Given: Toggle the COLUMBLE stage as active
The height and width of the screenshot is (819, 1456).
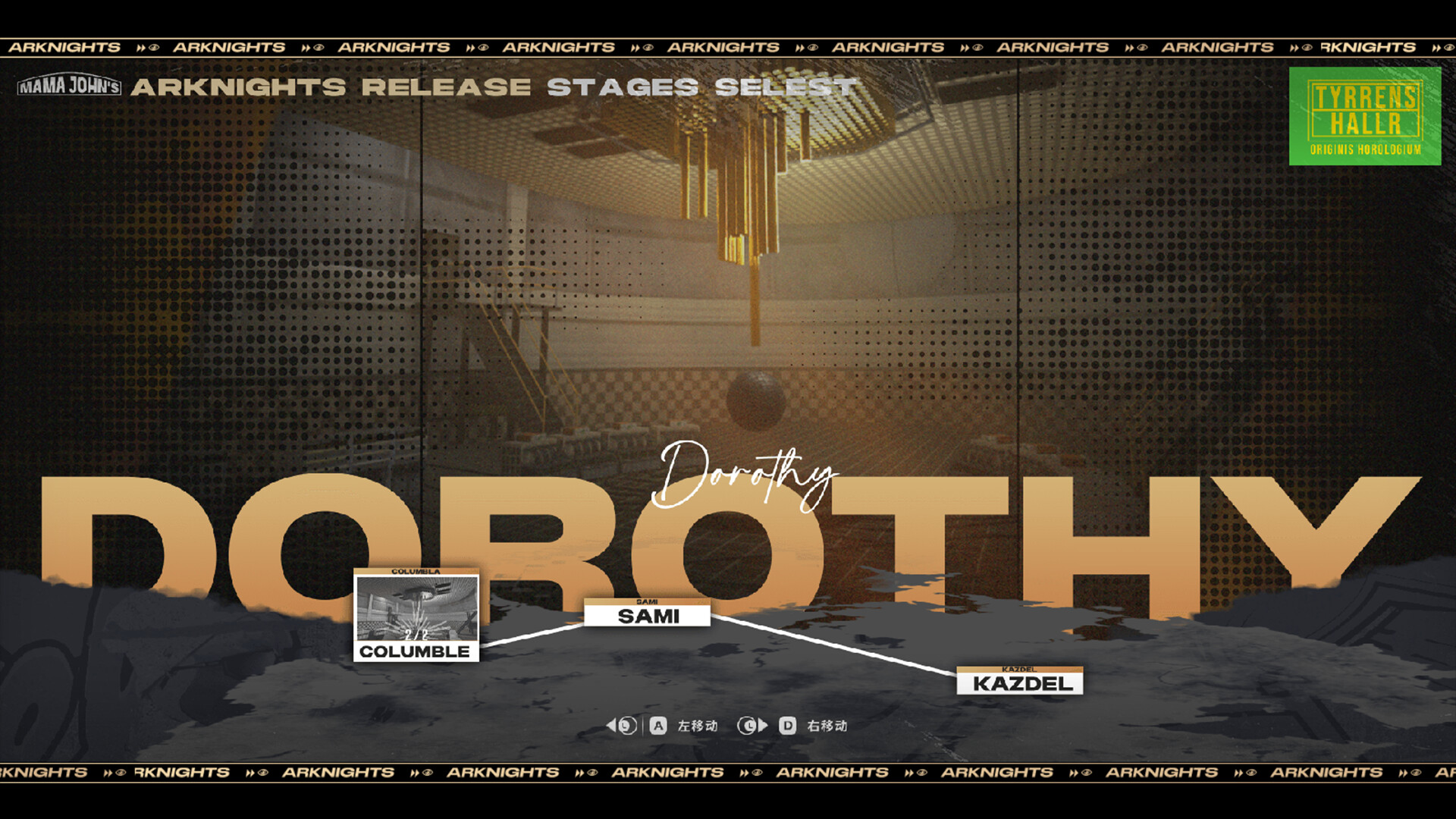Looking at the screenshot, I should (x=416, y=651).
